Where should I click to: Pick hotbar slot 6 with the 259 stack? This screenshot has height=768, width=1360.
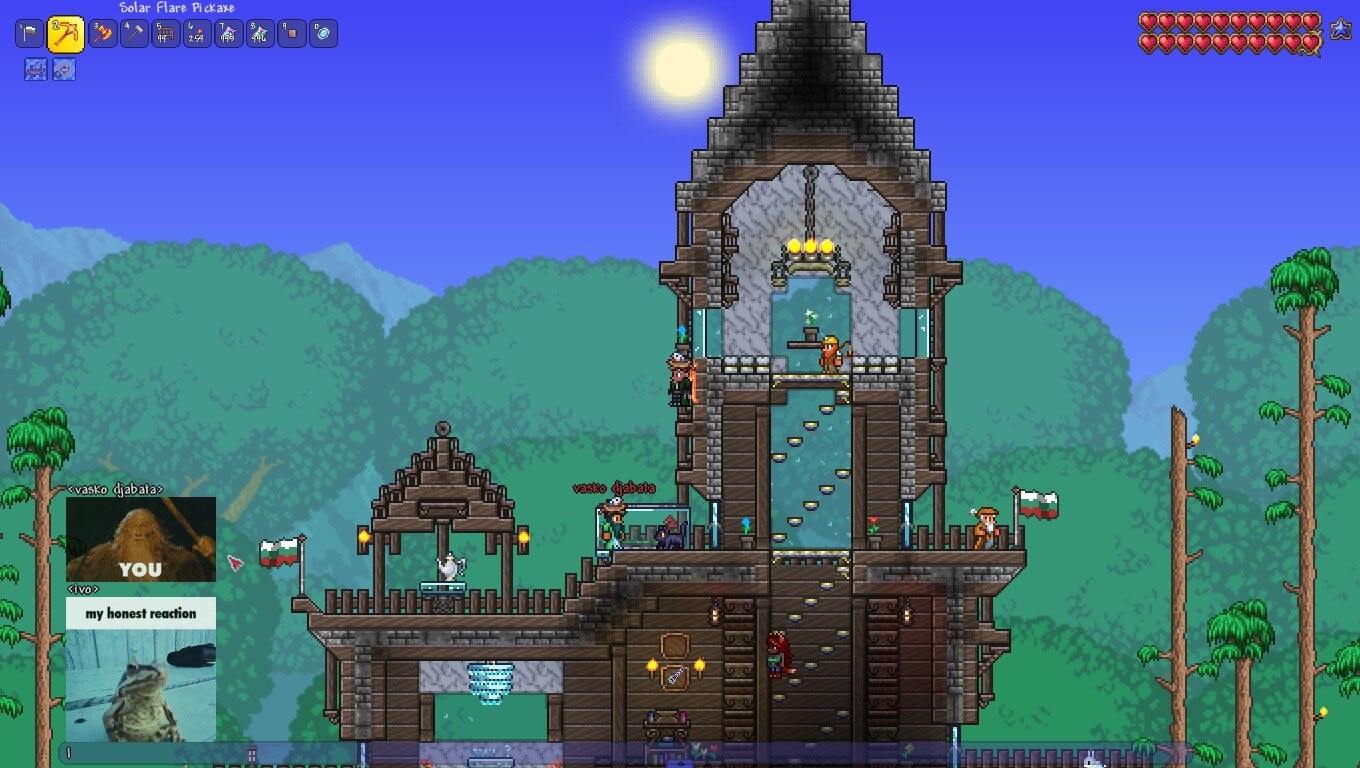pos(197,34)
